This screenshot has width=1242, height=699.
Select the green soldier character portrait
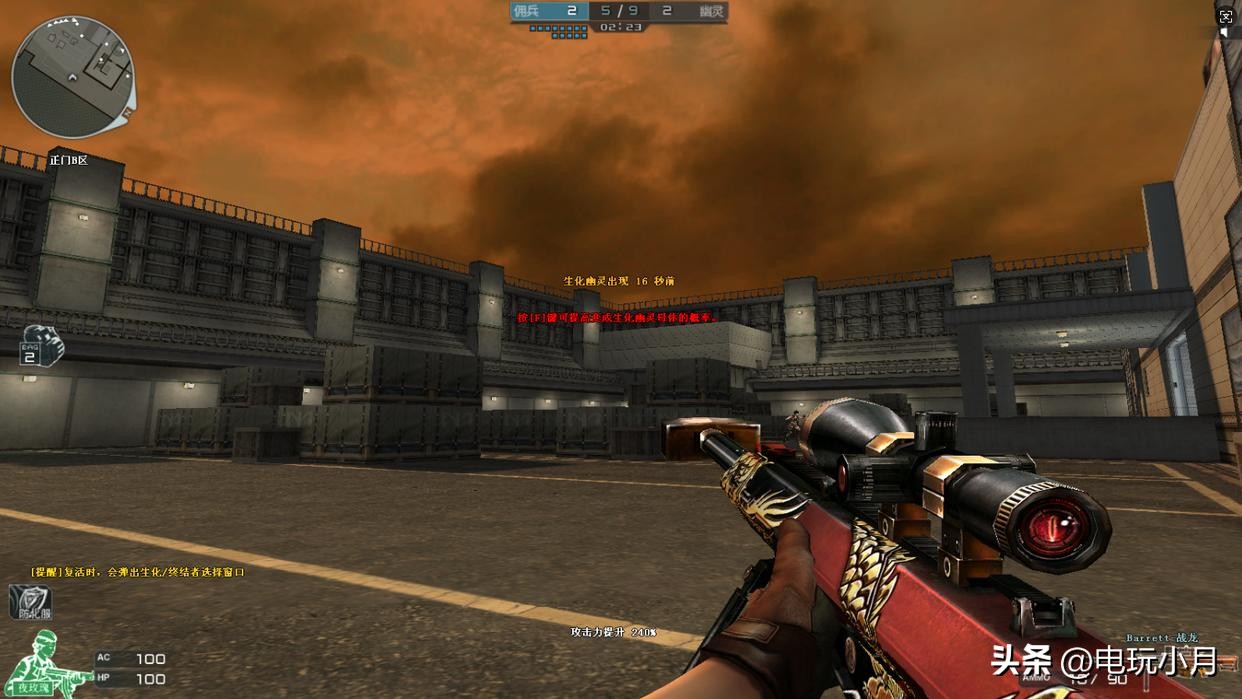point(43,663)
